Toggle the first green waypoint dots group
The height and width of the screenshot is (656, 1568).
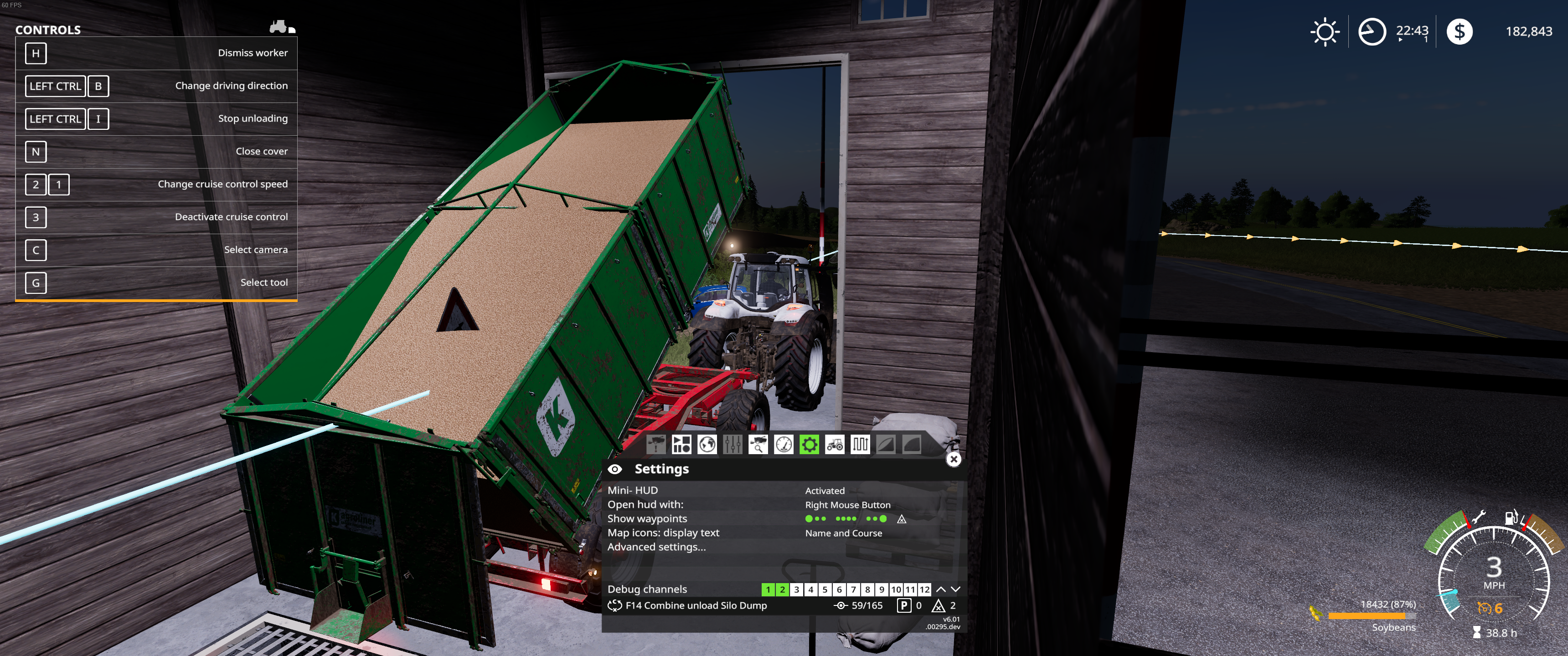(x=815, y=519)
